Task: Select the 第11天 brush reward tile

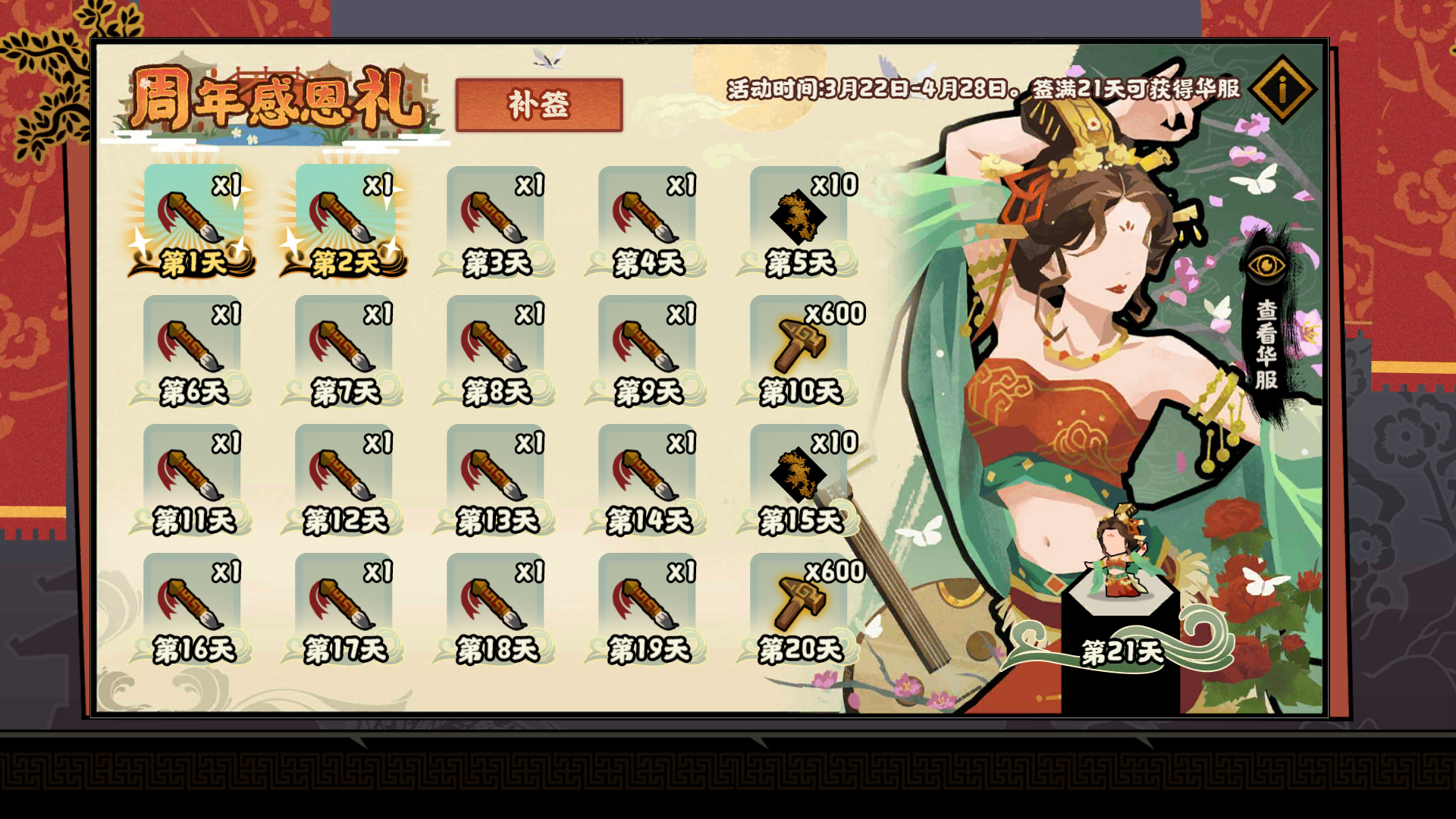Action: [193, 478]
